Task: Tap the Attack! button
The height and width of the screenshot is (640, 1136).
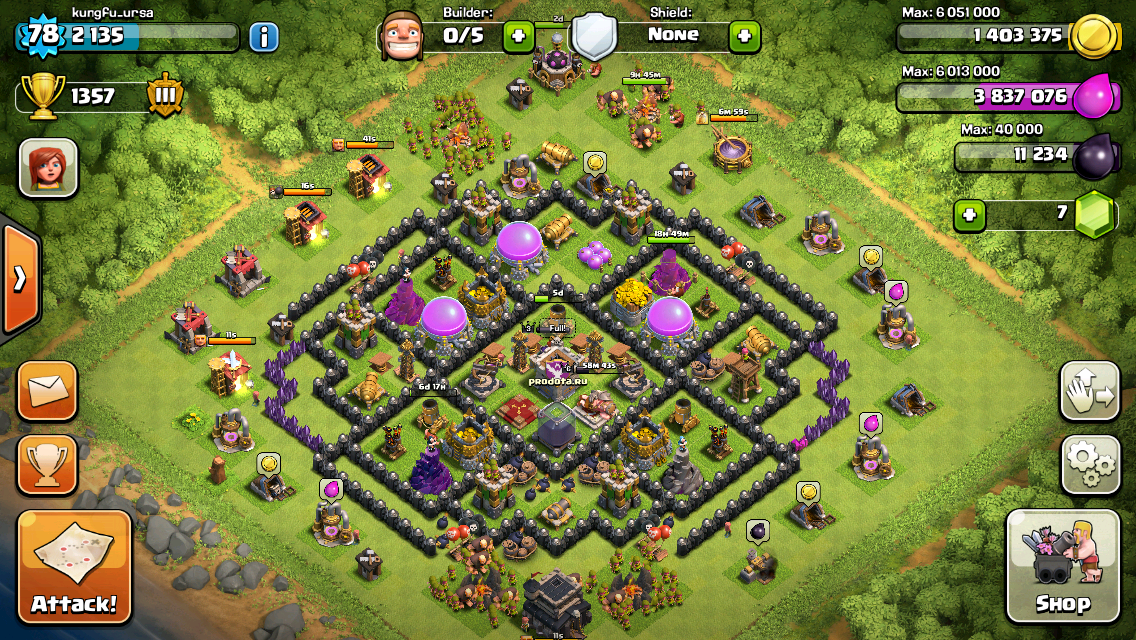Action: 74,566
